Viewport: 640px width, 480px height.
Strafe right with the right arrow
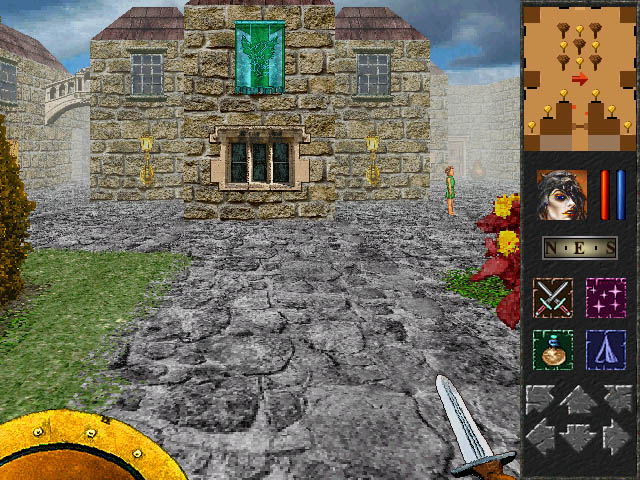point(615,437)
